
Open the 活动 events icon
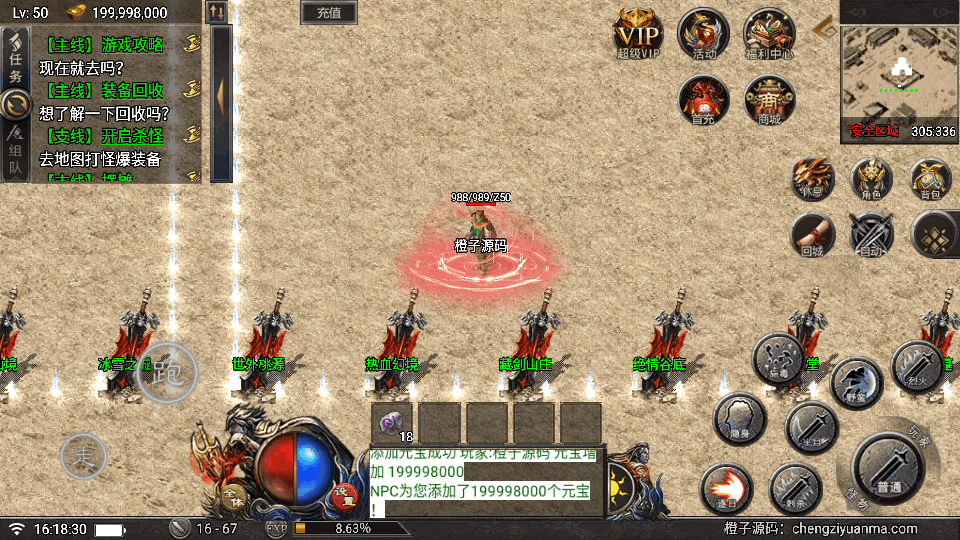tap(703, 35)
